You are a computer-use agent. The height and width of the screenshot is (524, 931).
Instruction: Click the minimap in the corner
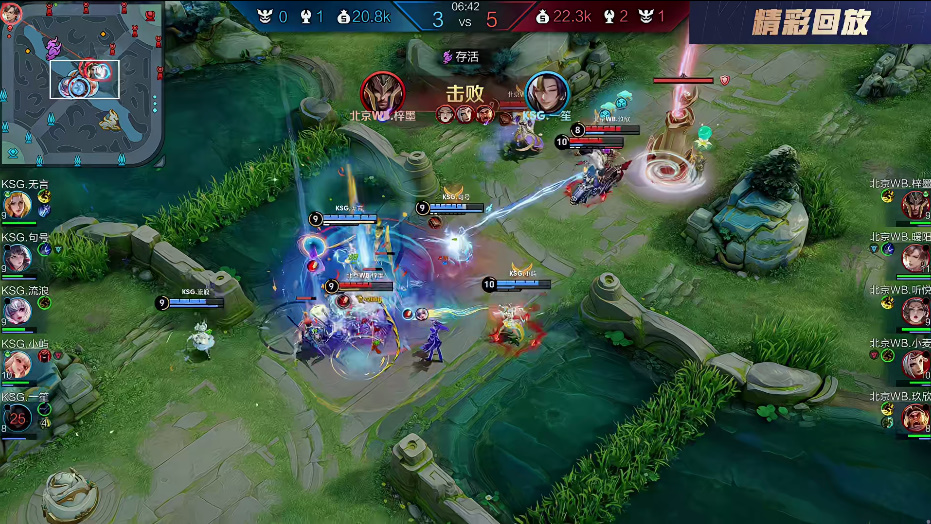pos(82,82)
